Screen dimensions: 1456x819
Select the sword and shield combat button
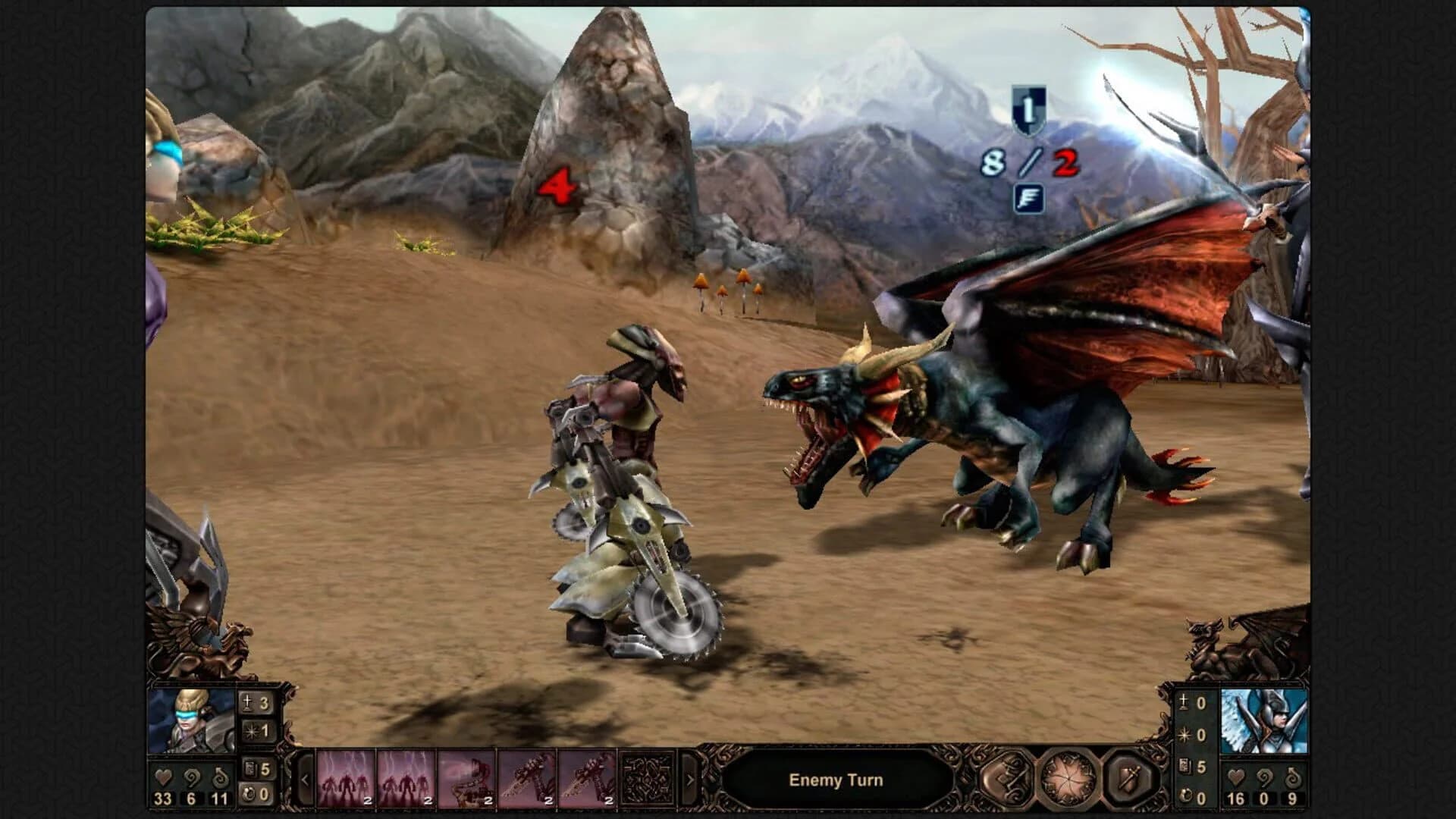click(1127, 779)
